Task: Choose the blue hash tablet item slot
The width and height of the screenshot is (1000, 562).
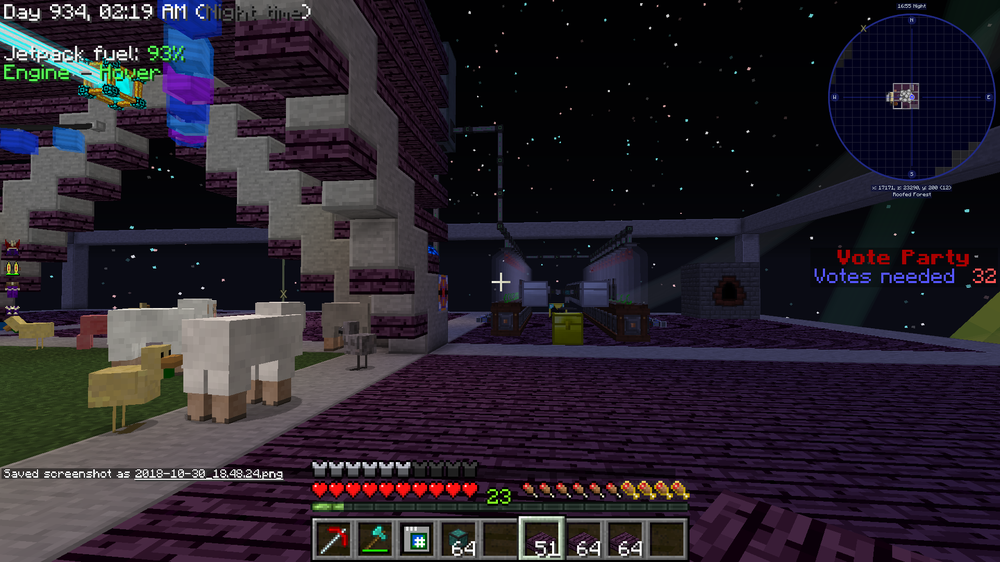Action: tap(415, 540)
